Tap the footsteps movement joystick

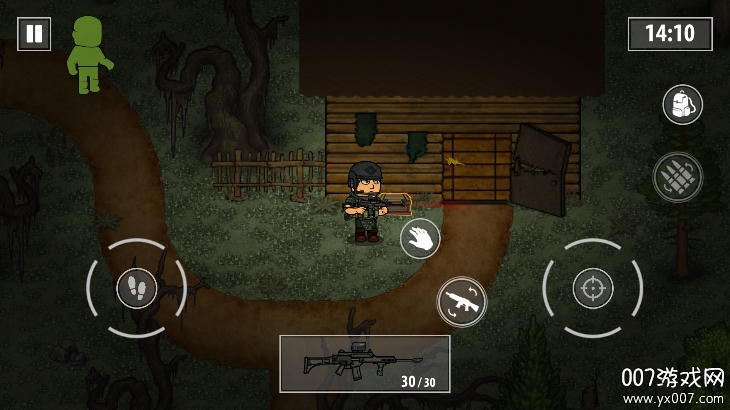pyautogui.click(x=136, y=289)
